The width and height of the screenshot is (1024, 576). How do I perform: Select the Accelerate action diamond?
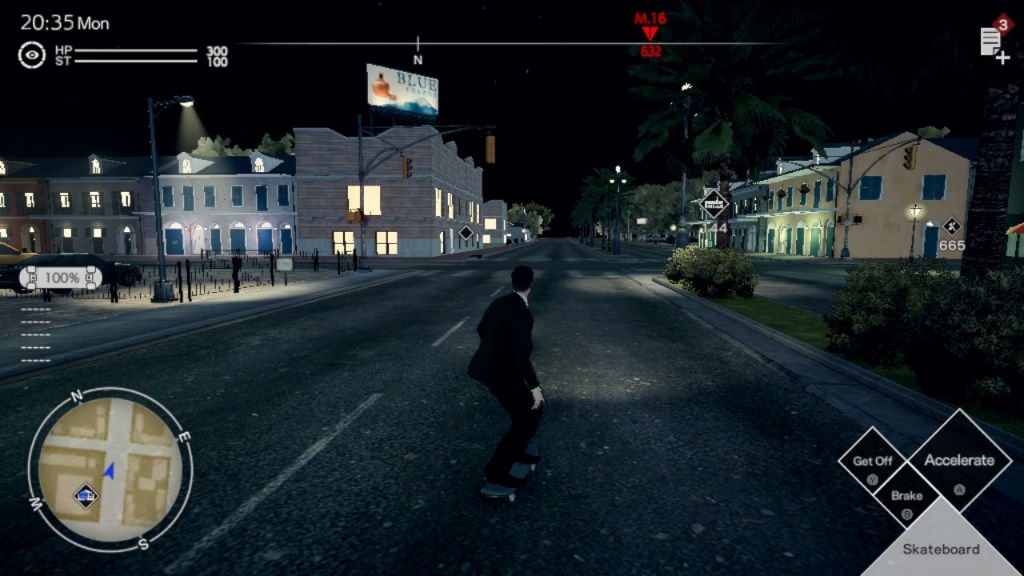(x=959, y=461)
